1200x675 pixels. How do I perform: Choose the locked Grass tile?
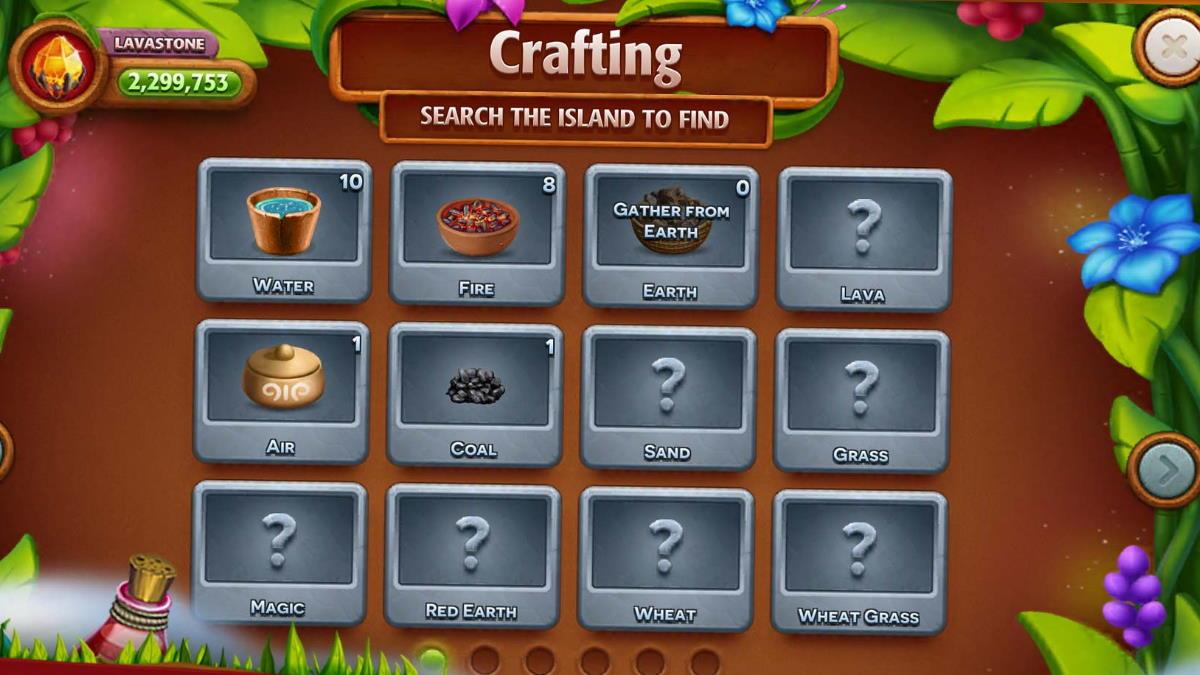coord(861,399)
